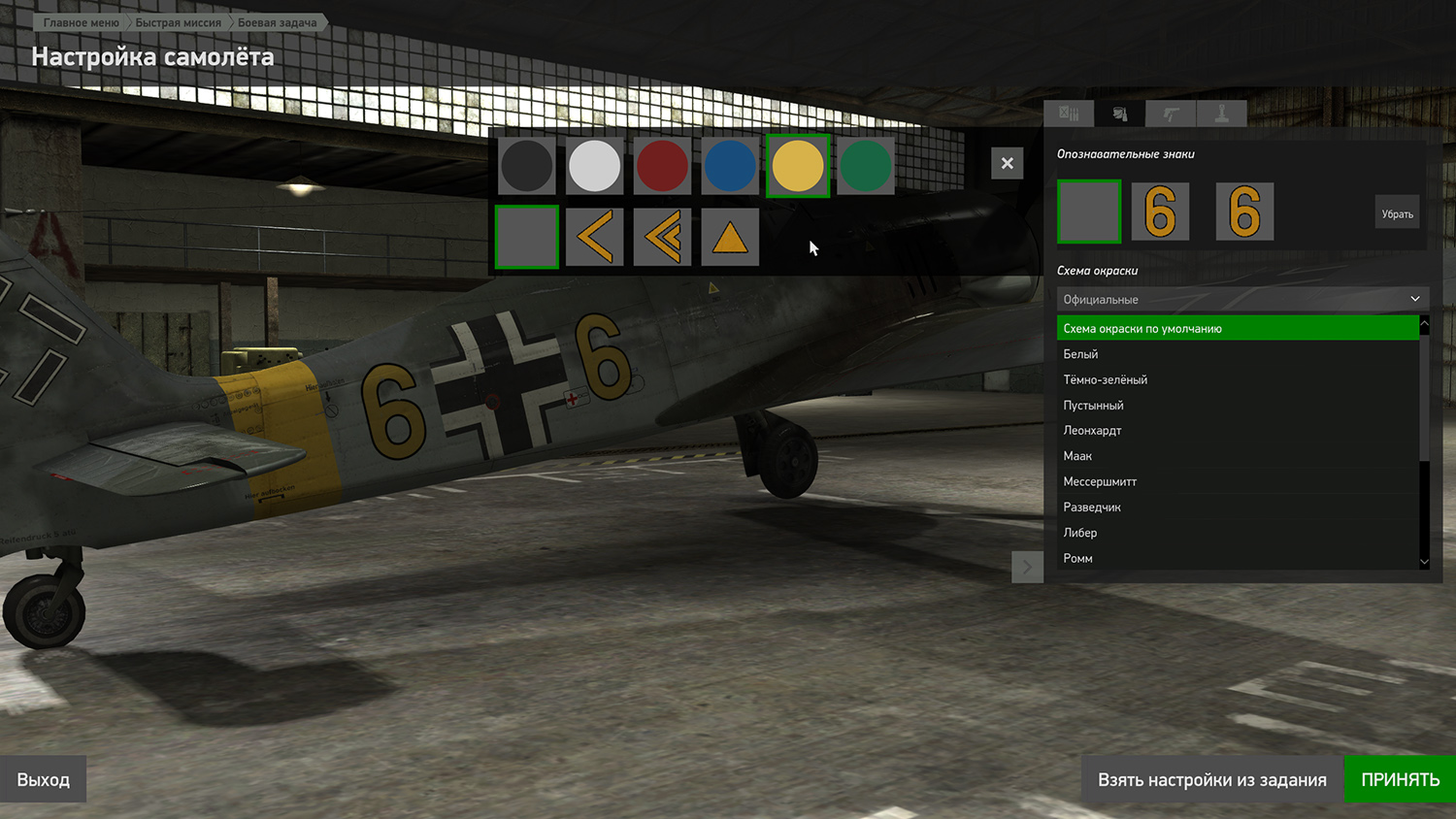Choose the double chevron marking
The width and height of the screenshot is (1456, 819).
(x=662, y=237)
